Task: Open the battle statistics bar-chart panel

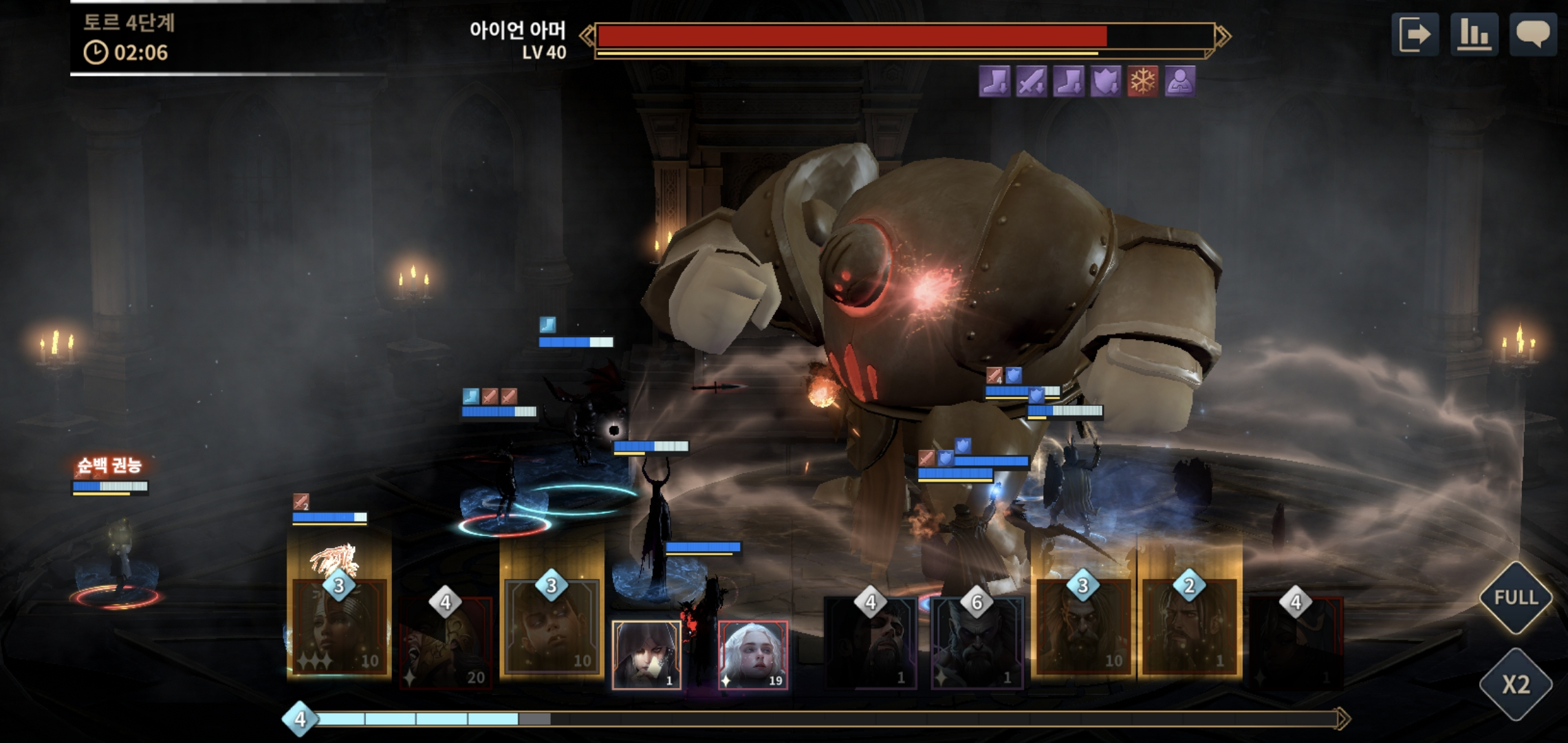Action: pyautogui.click(x=1474, y=34)
